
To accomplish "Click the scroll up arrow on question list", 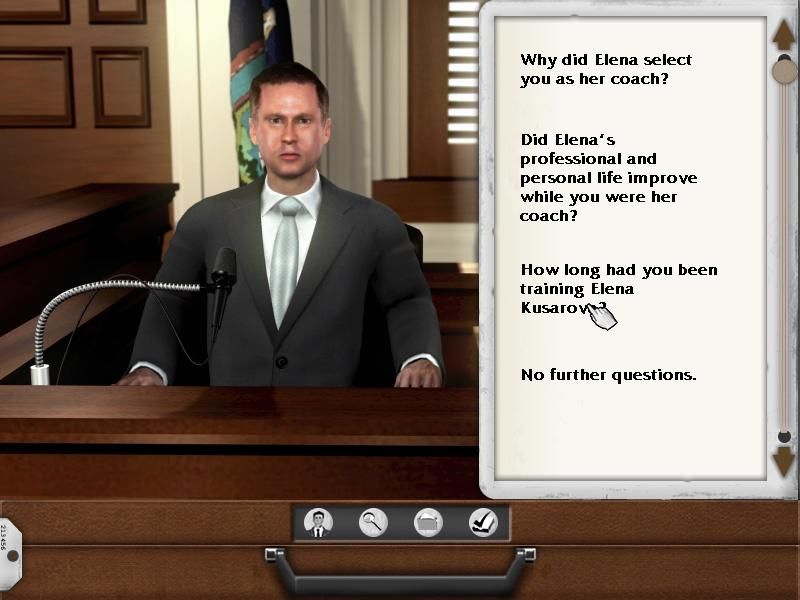I will point(783,35).
